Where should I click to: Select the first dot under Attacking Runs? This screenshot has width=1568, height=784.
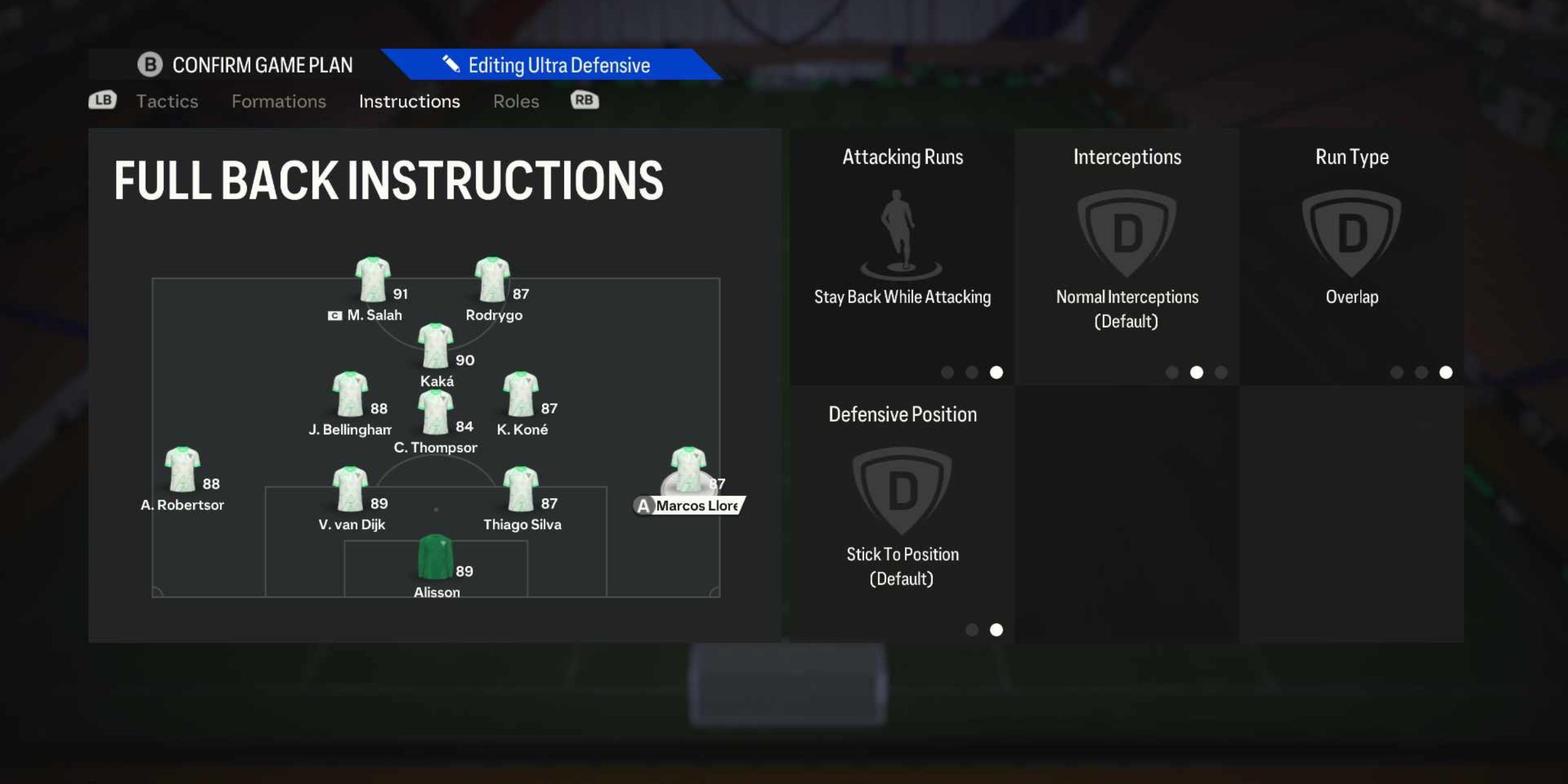(x=947, y=373)
